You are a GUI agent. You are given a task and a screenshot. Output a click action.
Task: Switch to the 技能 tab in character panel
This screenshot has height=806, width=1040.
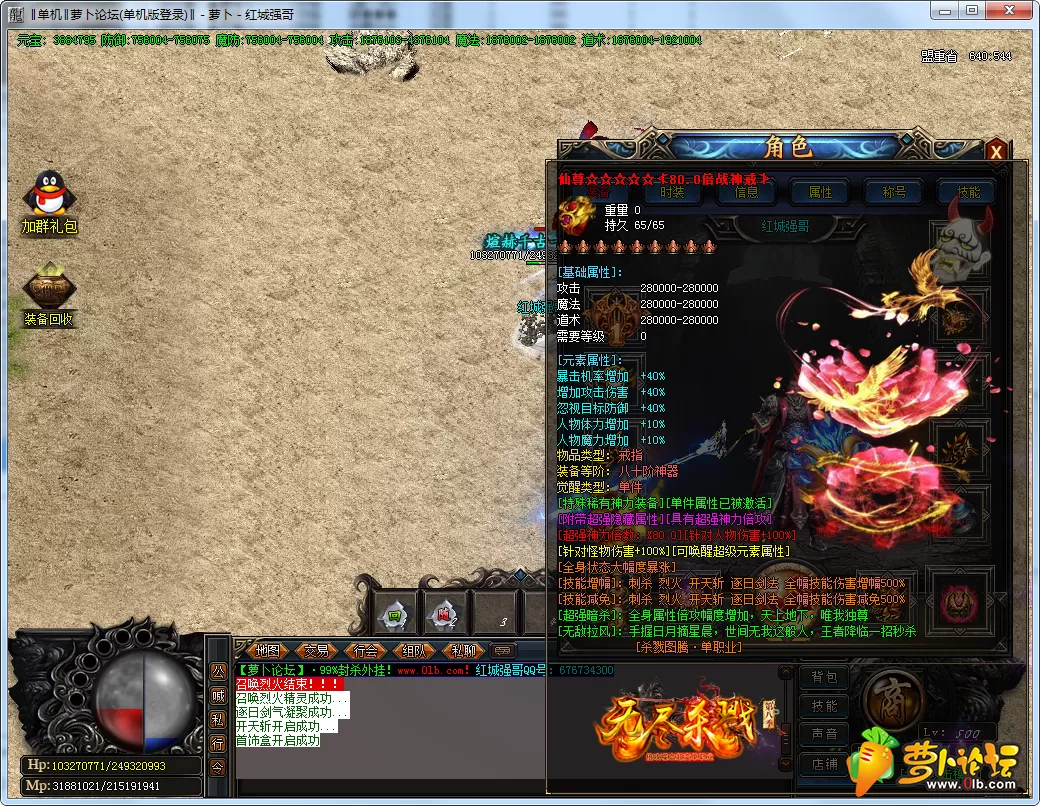coord(968,192)
